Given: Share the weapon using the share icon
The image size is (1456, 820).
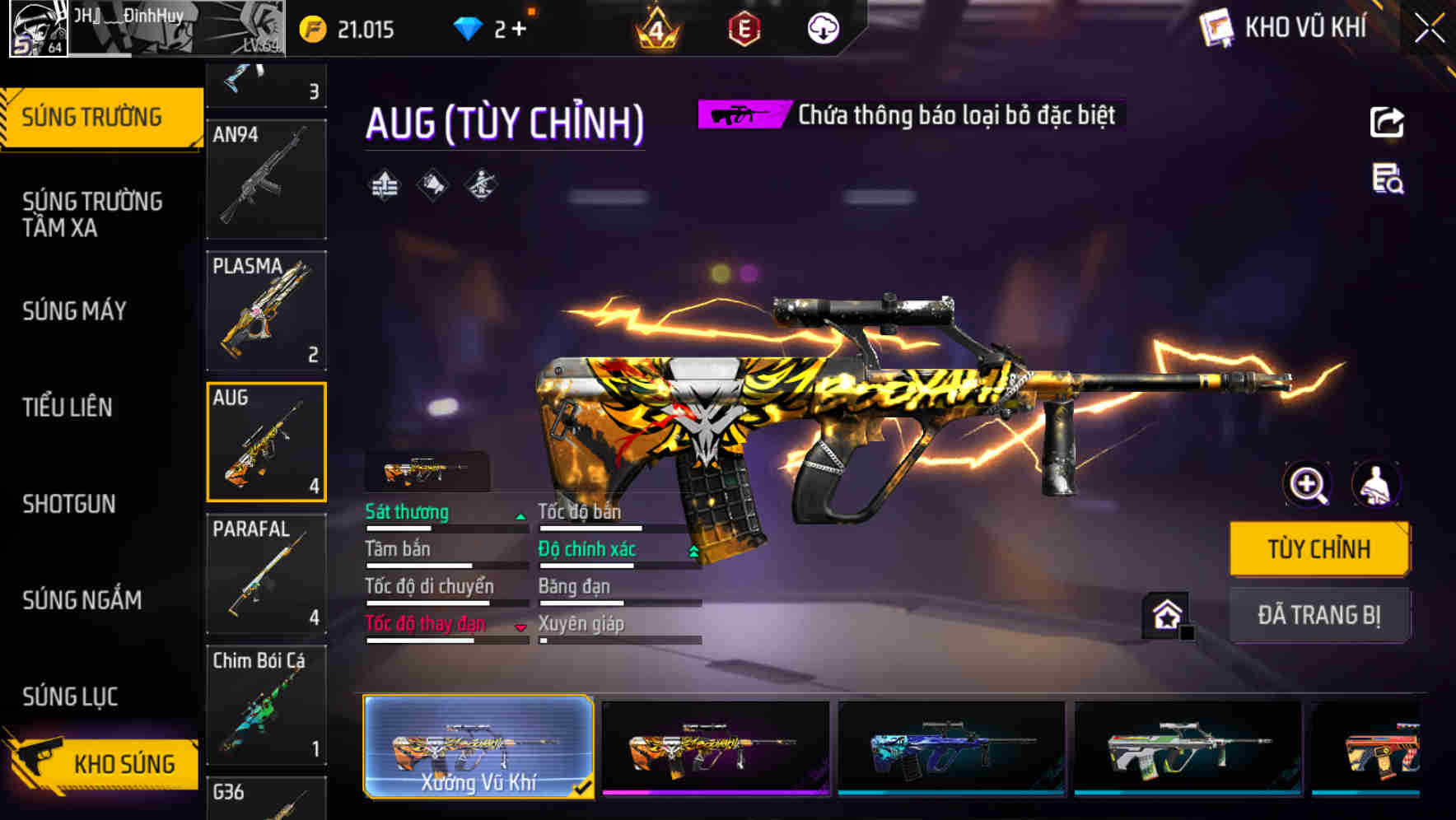Looking at the screenshot, I should pyautogui.click(x=1387, y=123).
